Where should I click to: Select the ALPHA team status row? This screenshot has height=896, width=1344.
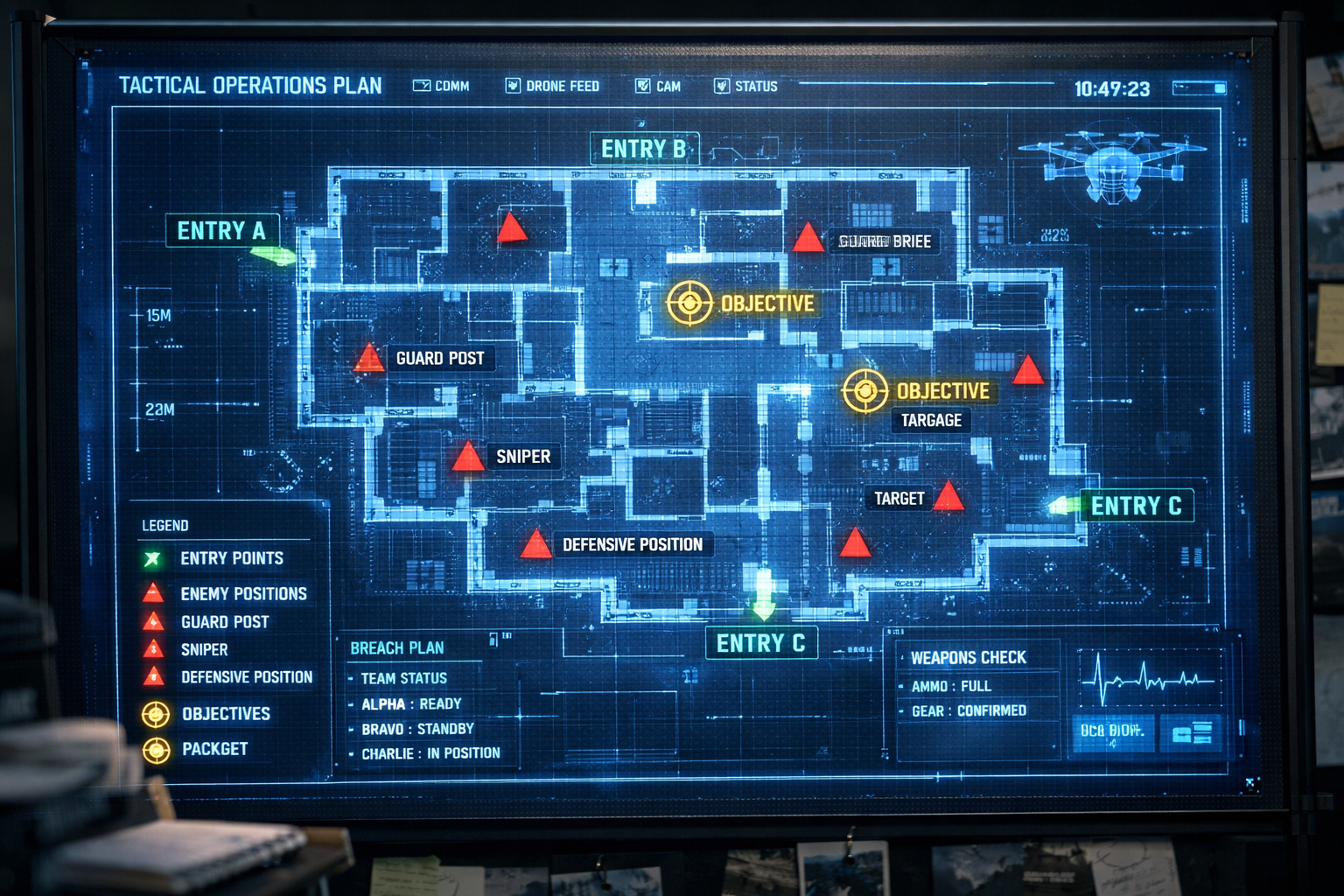411,703
